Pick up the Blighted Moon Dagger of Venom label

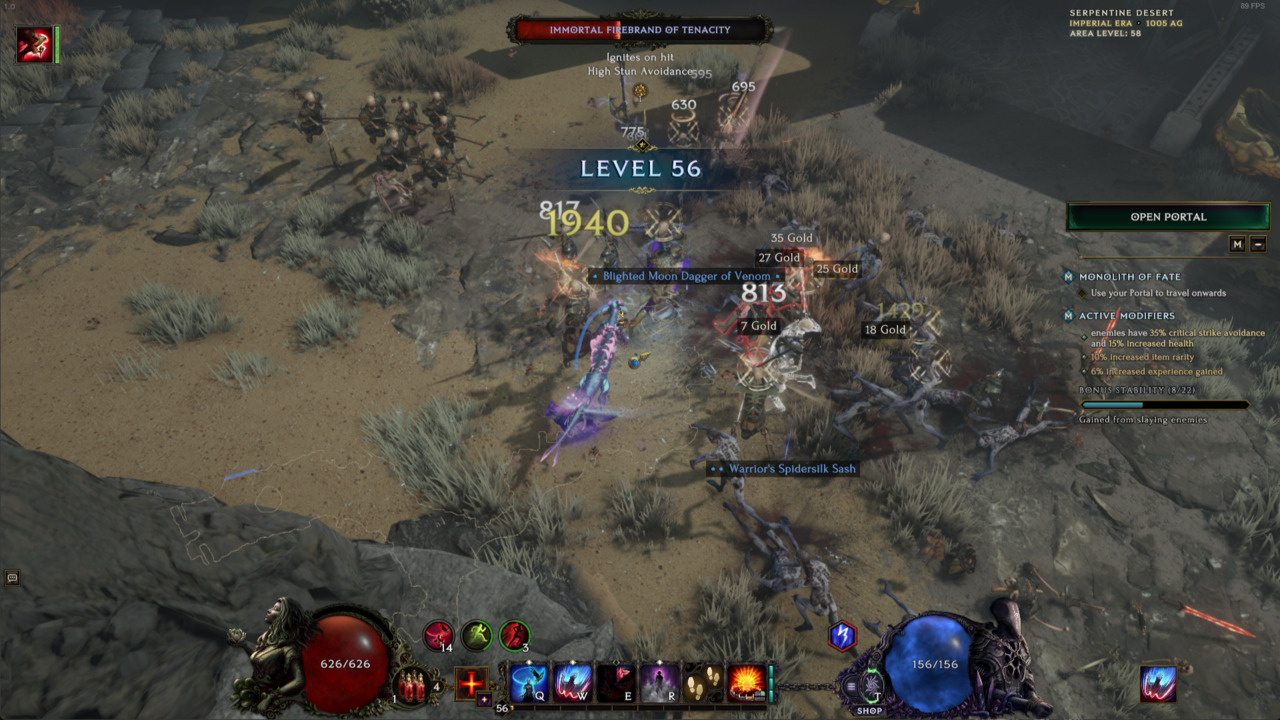(x=686, y=276)
